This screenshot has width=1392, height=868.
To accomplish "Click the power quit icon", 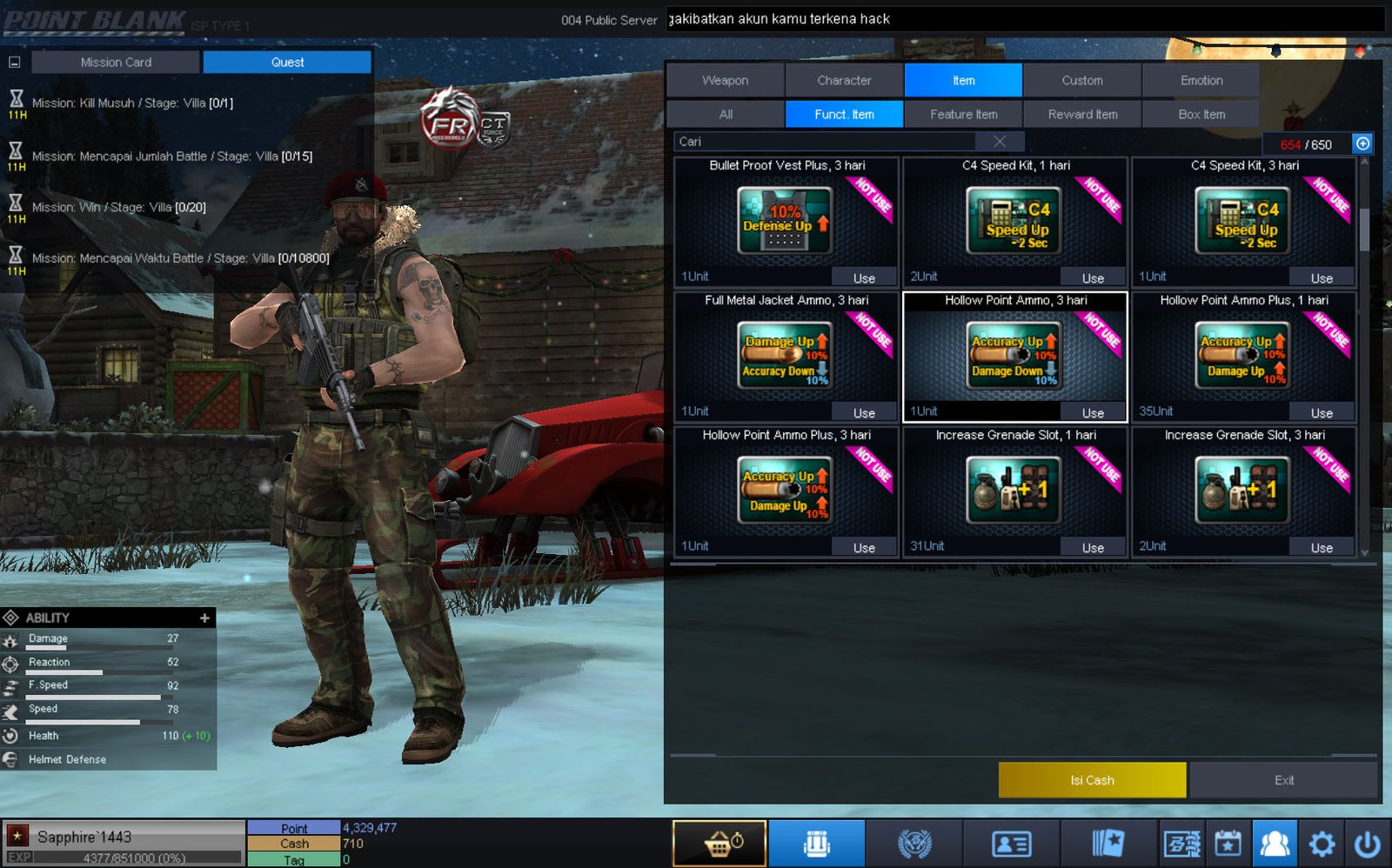I will pos(1367,843).
